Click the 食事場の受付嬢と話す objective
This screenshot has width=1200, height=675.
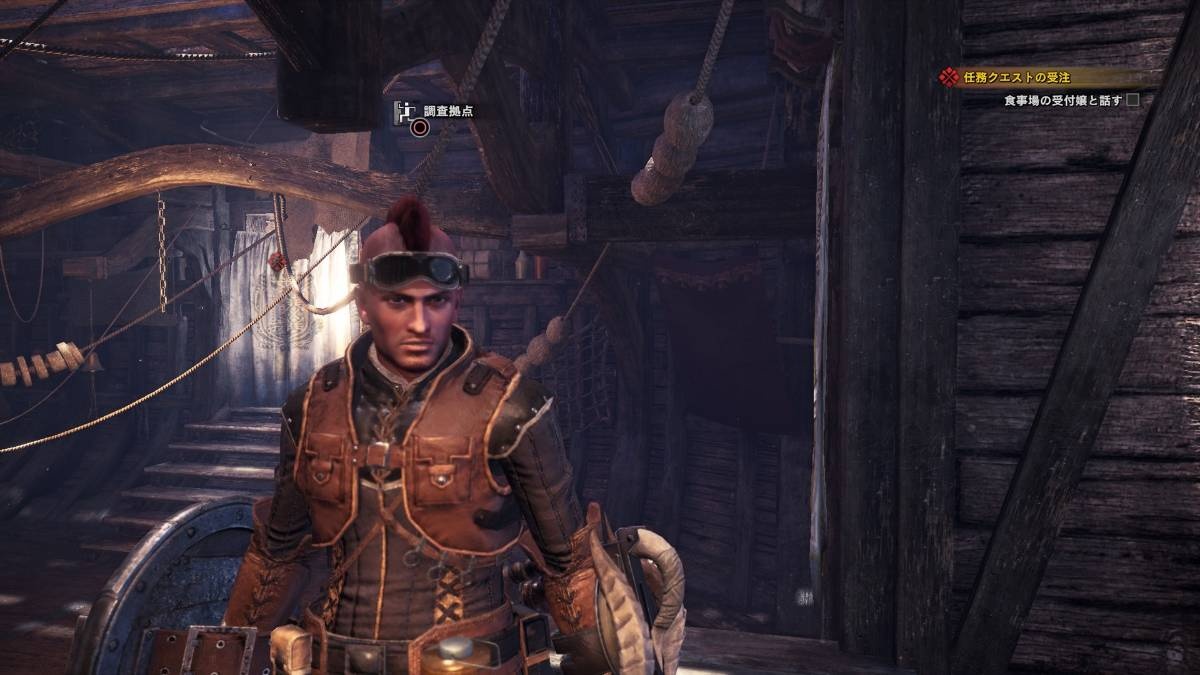(x=1063, y=100)
